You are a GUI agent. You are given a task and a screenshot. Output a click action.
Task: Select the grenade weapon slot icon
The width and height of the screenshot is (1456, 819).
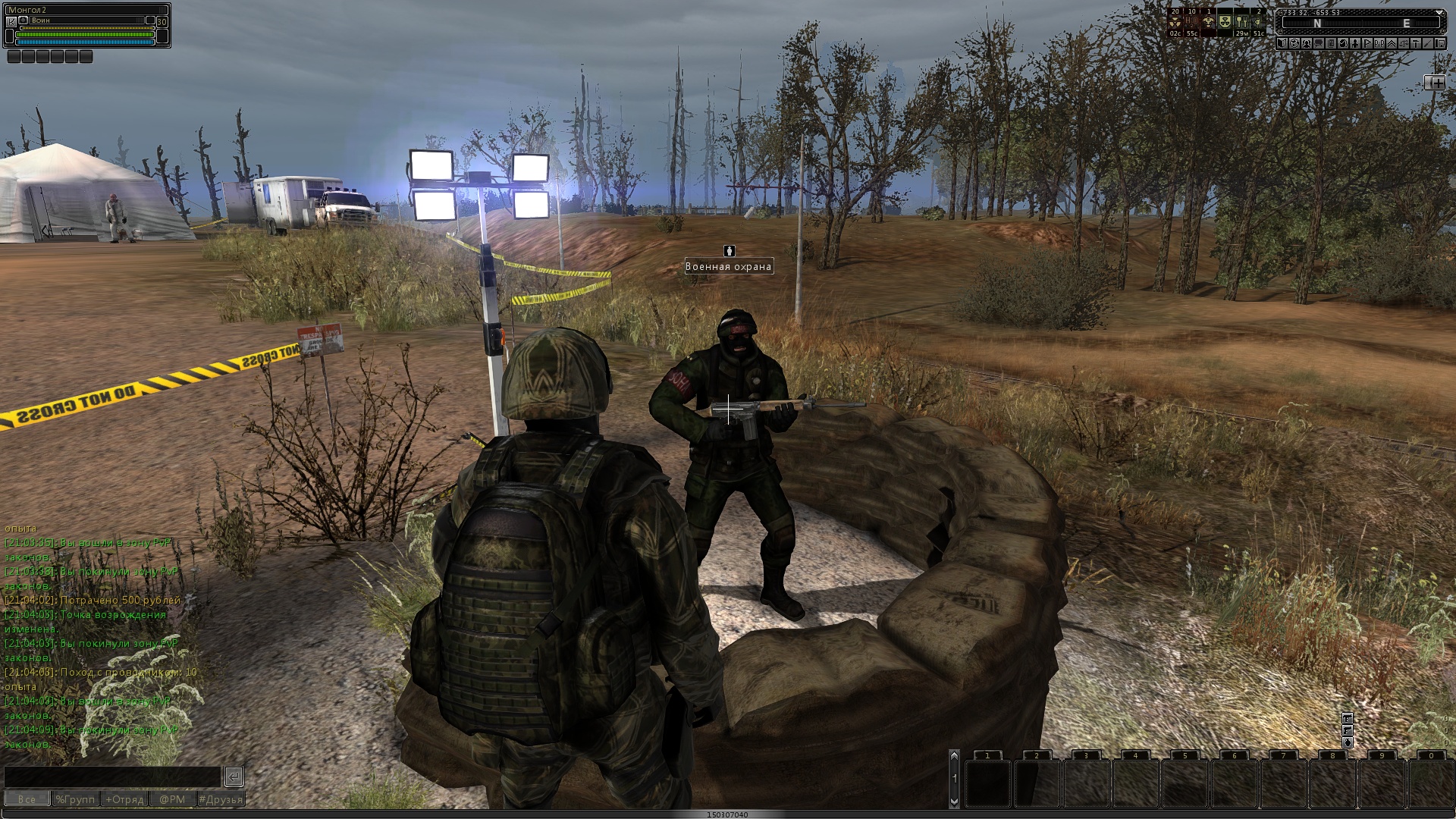1348,742
